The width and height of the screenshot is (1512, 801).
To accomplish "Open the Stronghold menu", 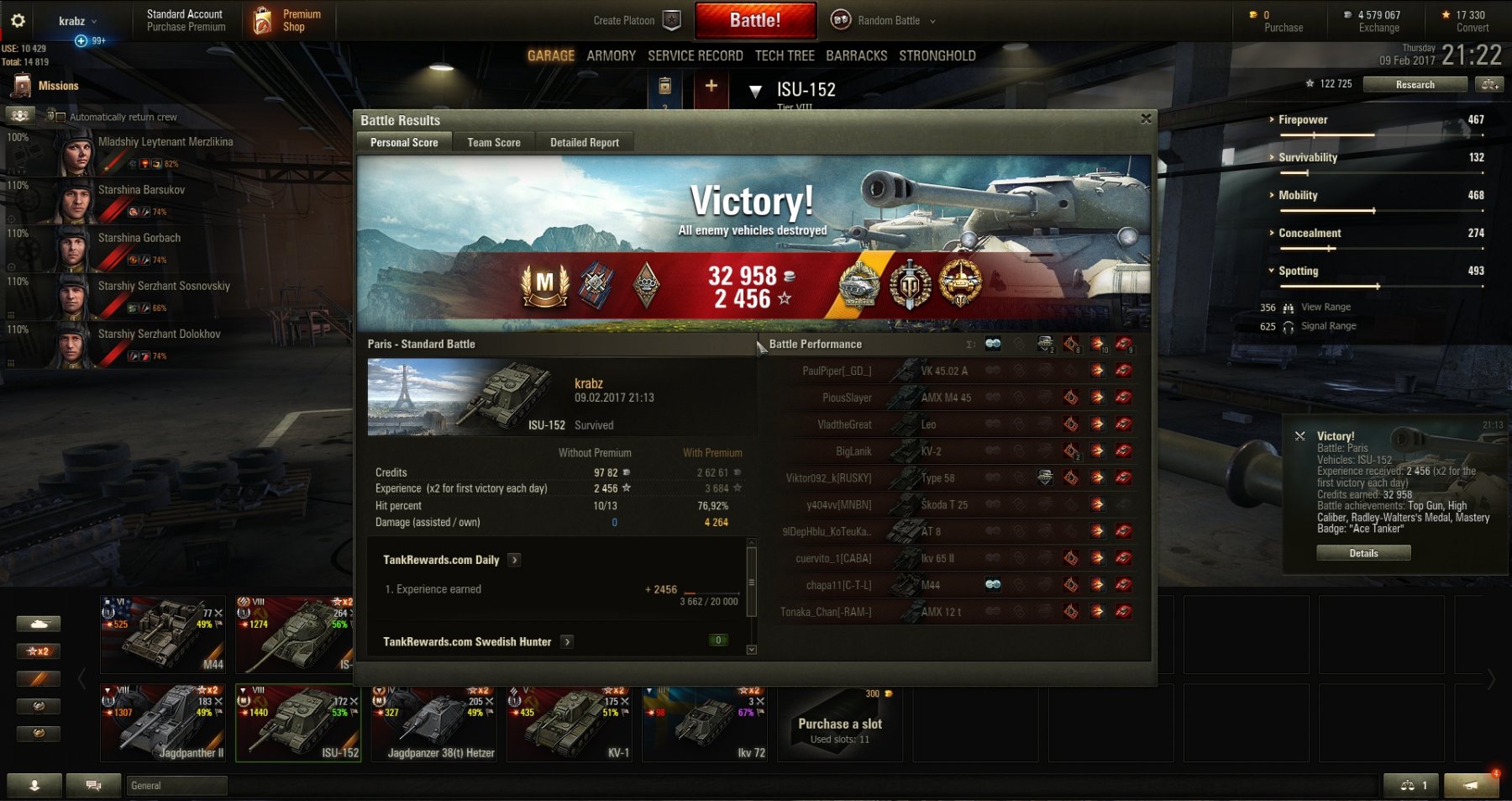I will (937, 55).
